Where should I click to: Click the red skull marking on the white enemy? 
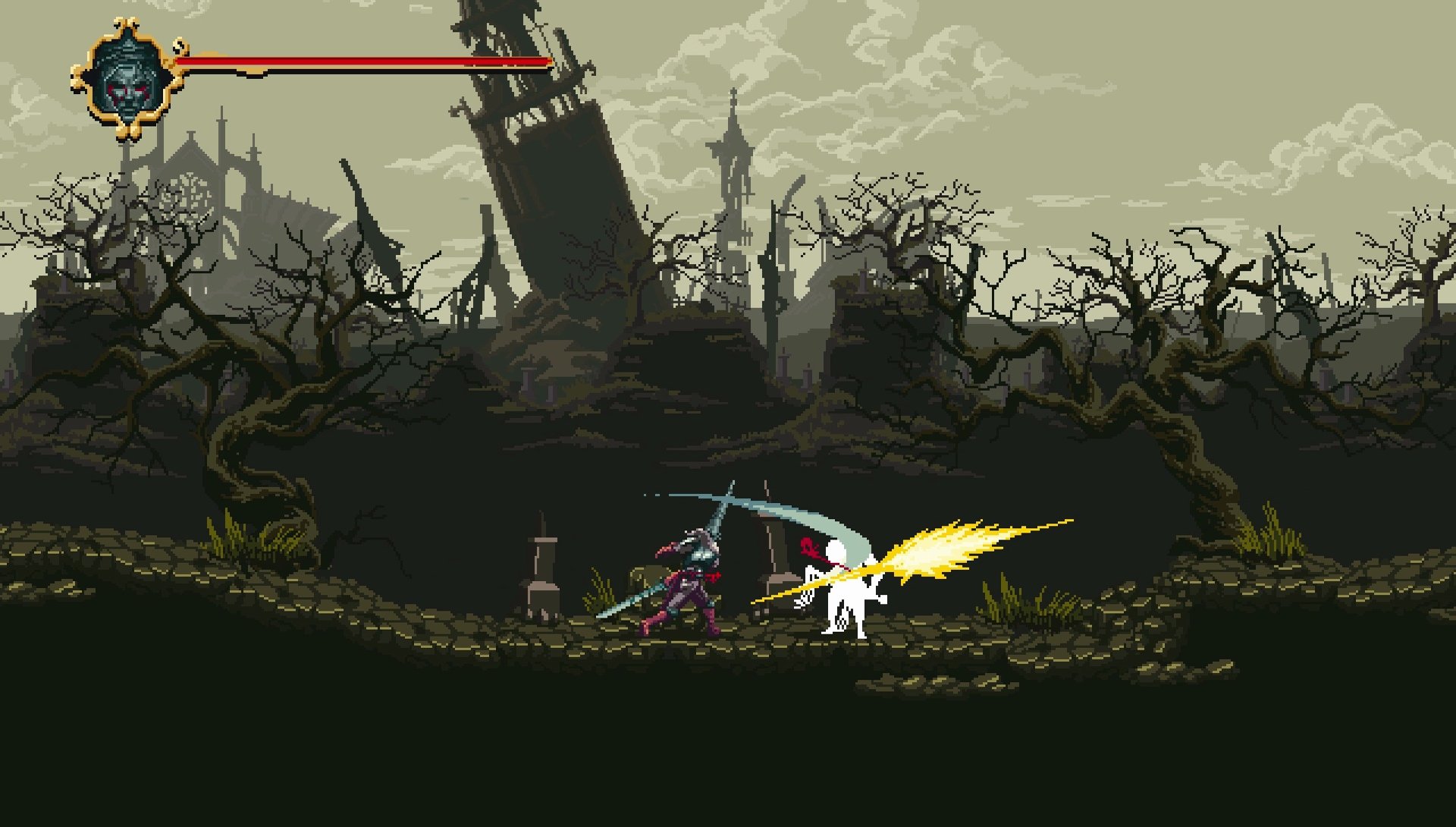coord(808,545)
